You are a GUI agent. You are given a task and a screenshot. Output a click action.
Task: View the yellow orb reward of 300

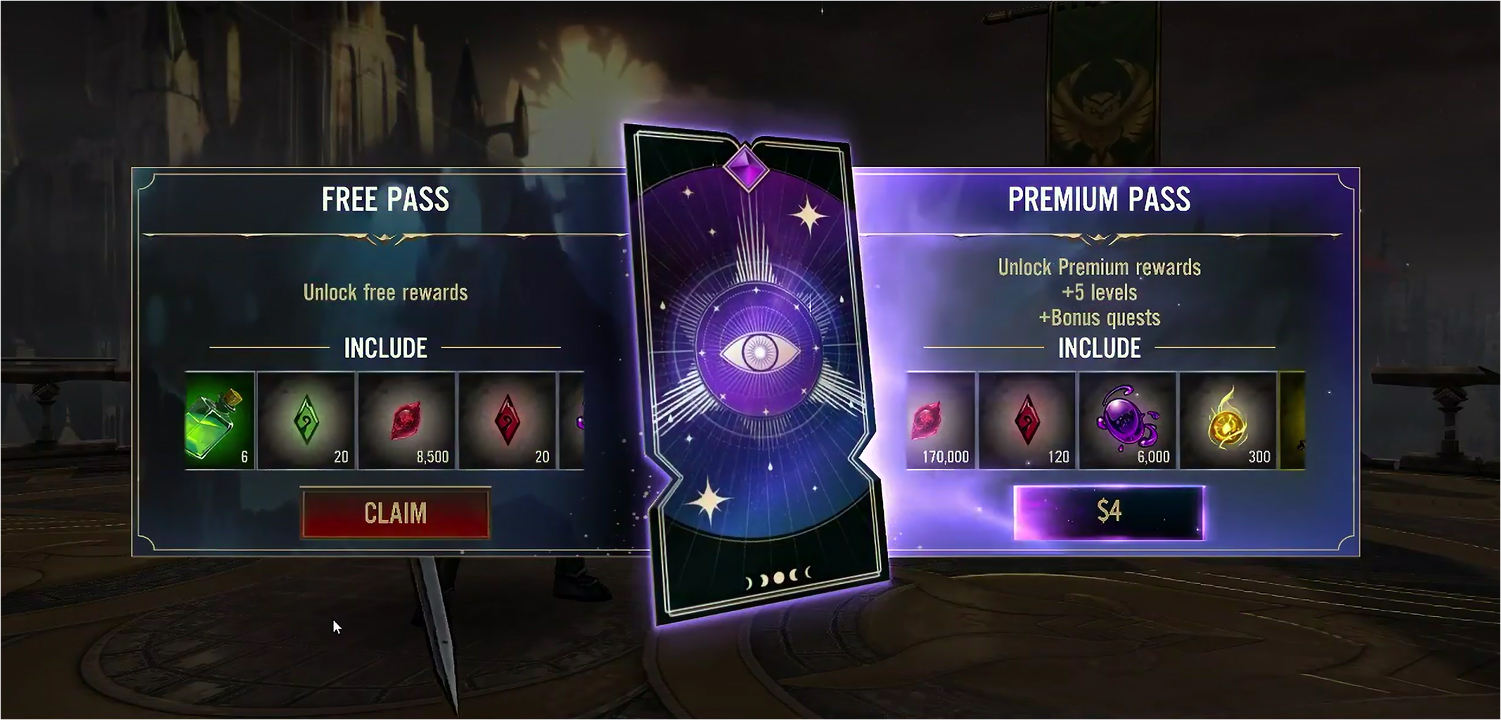(1228, 421)
